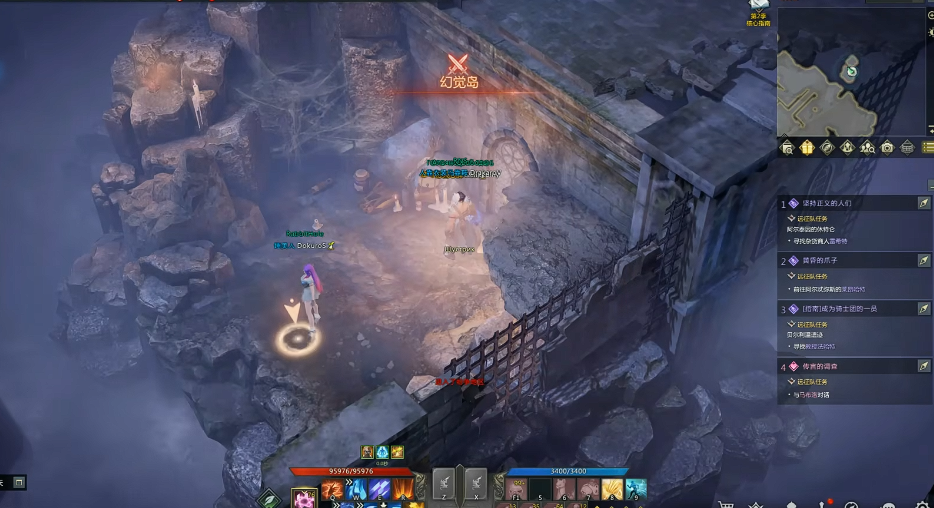Track quest 1 with its compass button
This screenshot has height=508, width=934.
(924, 203)
